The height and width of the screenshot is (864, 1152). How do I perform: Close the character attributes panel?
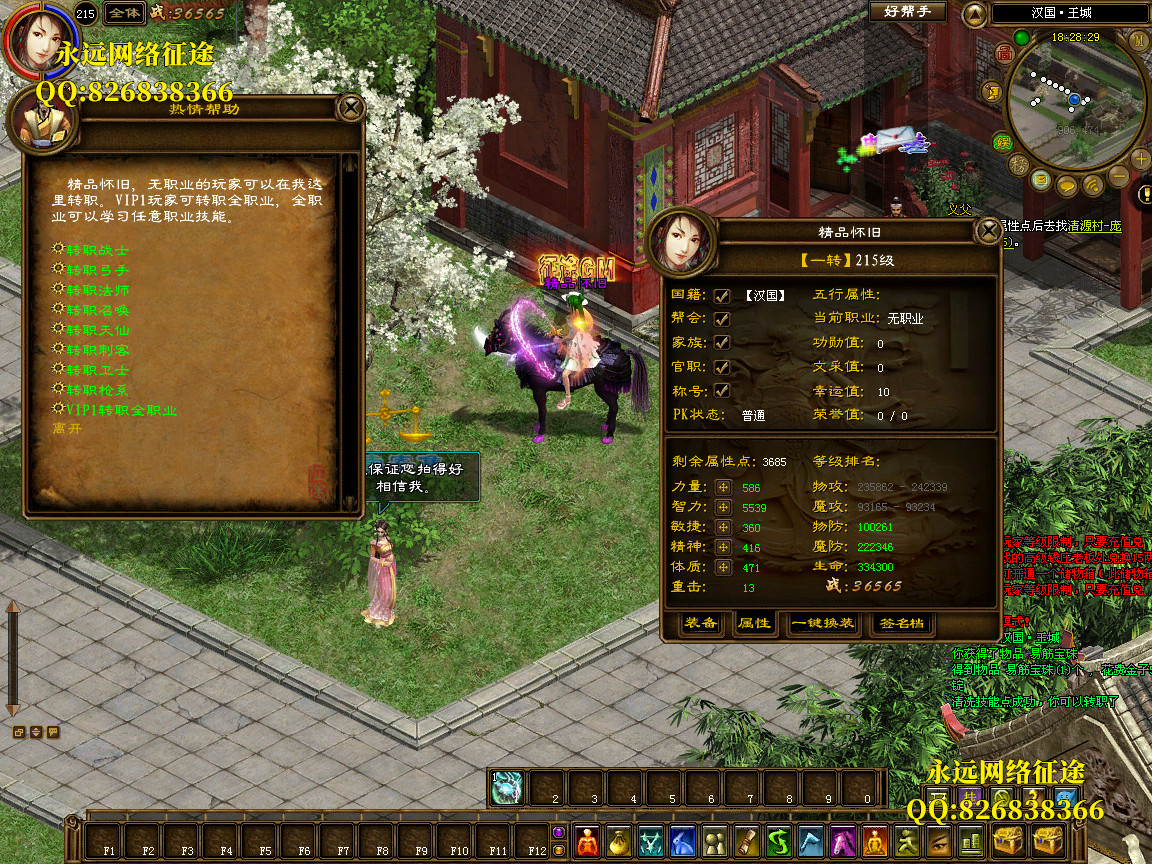(x=988, y=232)
